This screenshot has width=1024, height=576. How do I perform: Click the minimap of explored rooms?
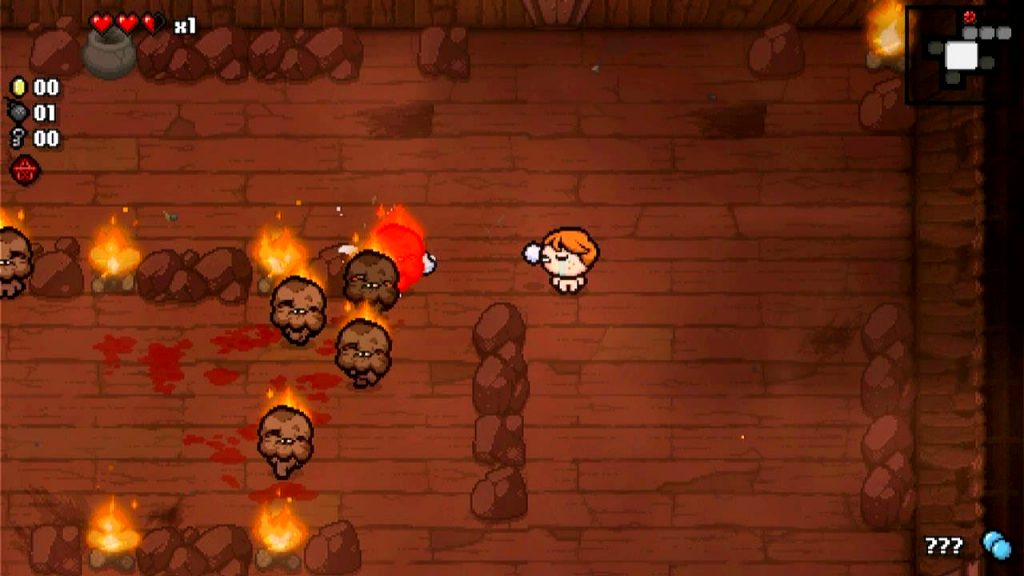962,54
